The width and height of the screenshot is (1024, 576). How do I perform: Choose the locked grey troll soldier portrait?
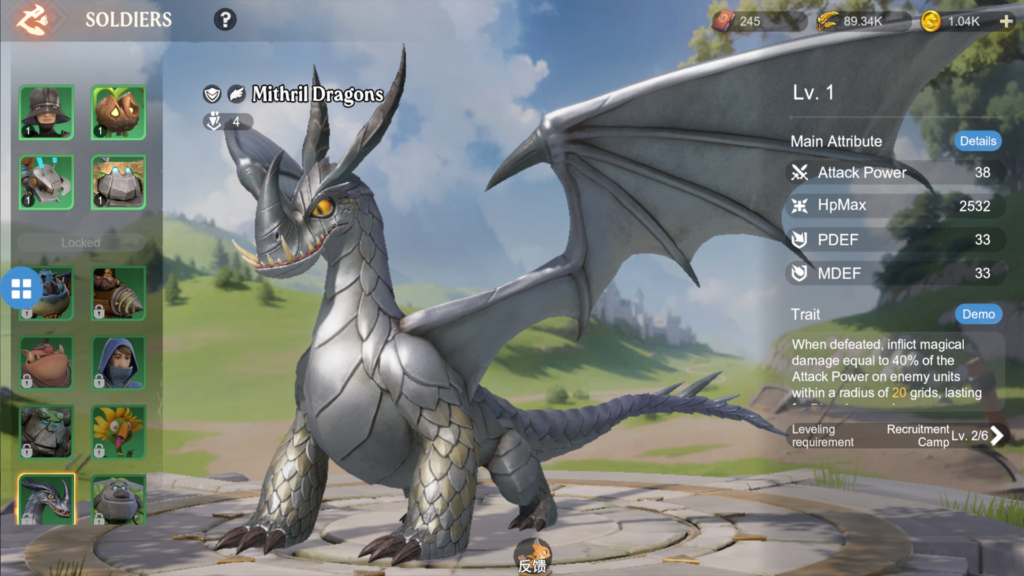(x=119, y=499)
